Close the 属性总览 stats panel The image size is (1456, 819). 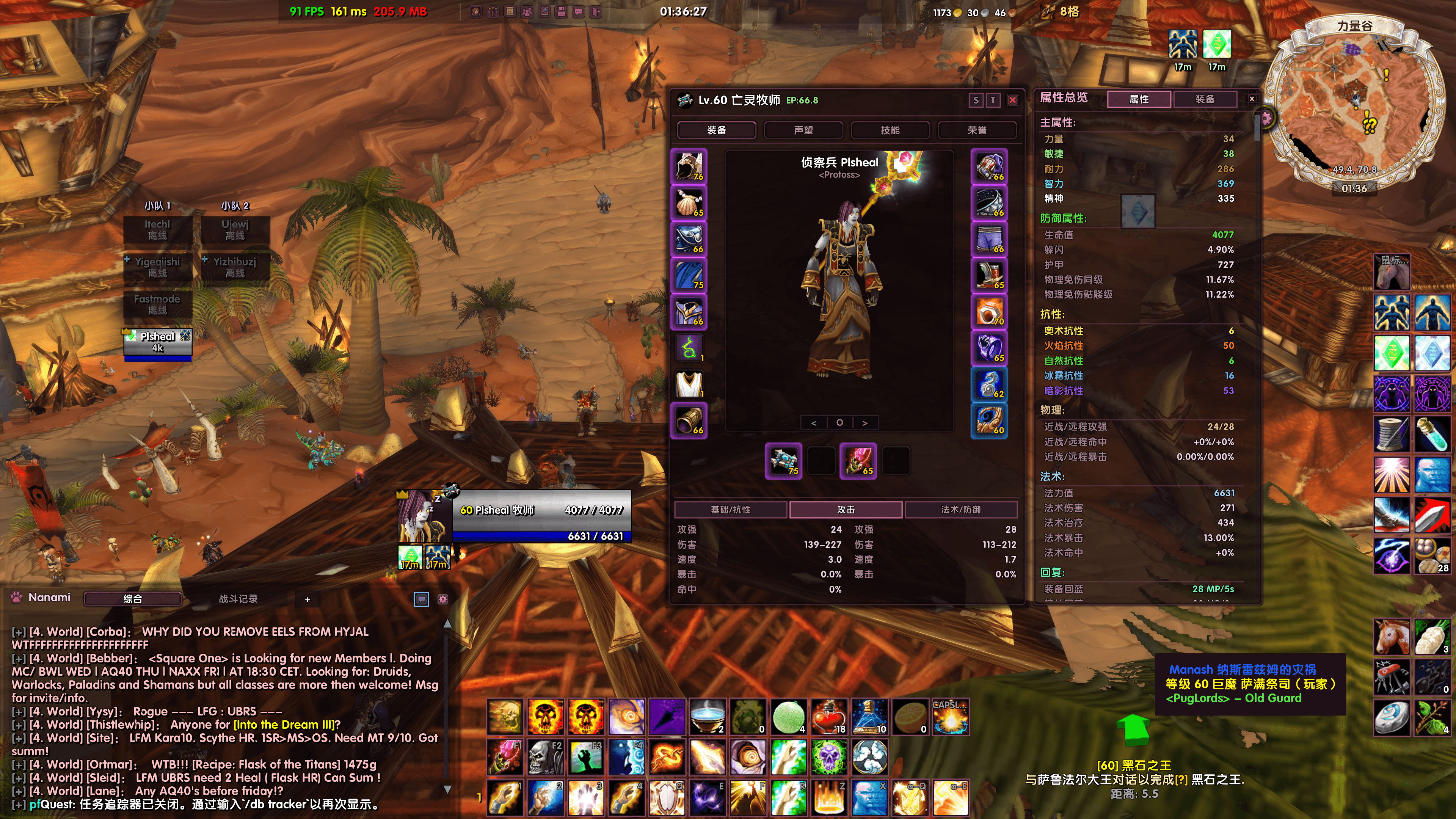1252,99
